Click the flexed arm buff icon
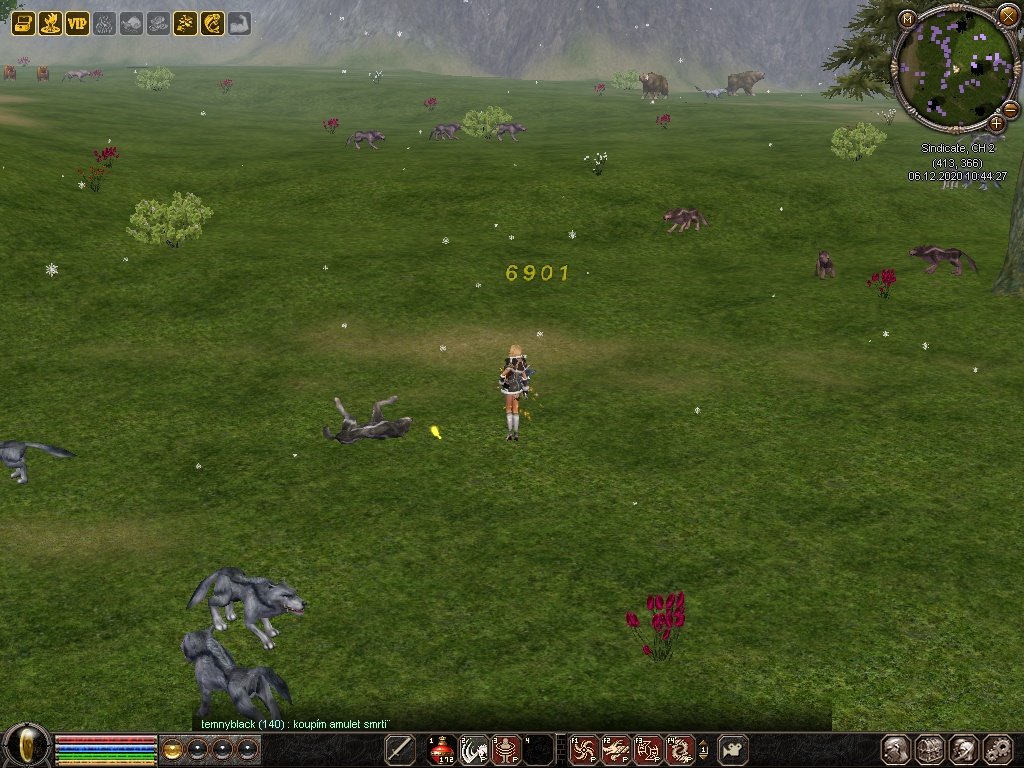 (239, 23)
